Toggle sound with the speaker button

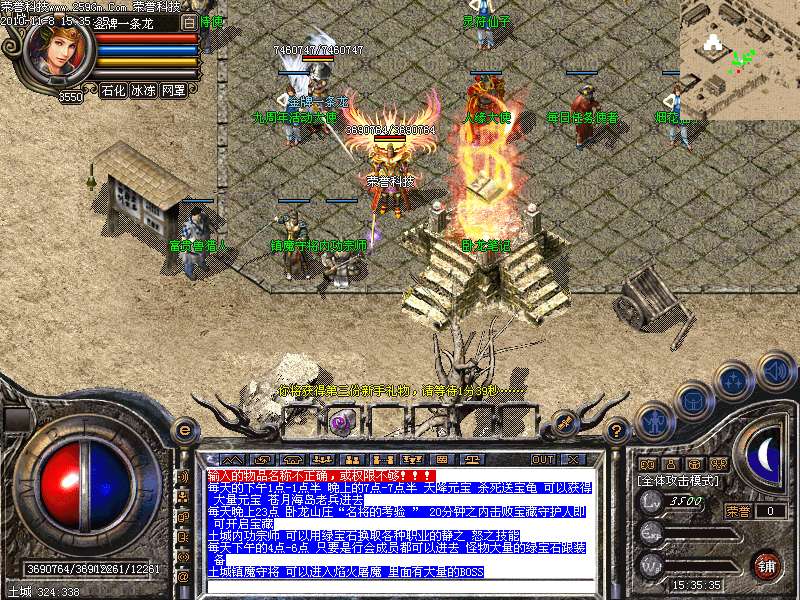pyautogui.click(x=775, y=370)
